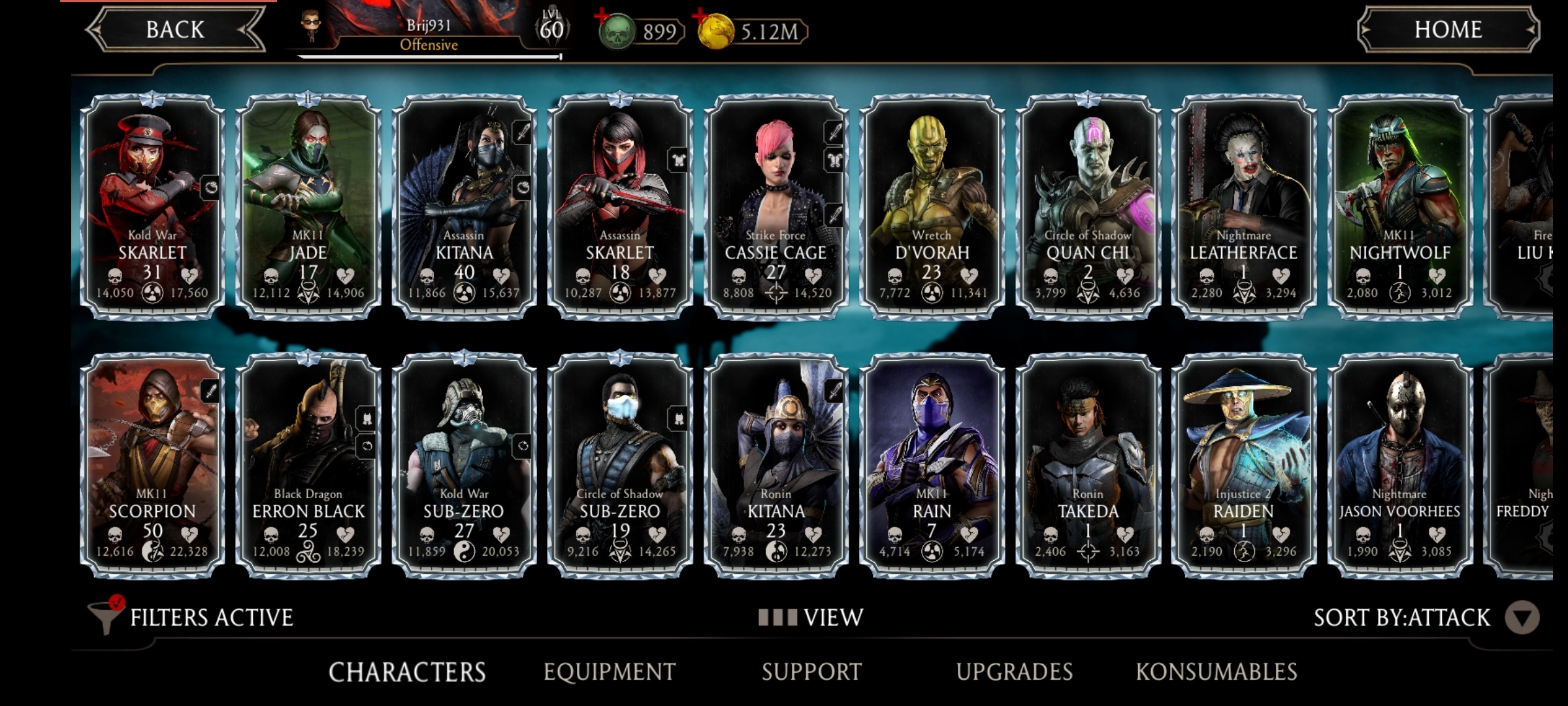Viewport: 1568px width, 706px height.
Task: Return to the HOME screen
Action: [x=1448, y=29]
